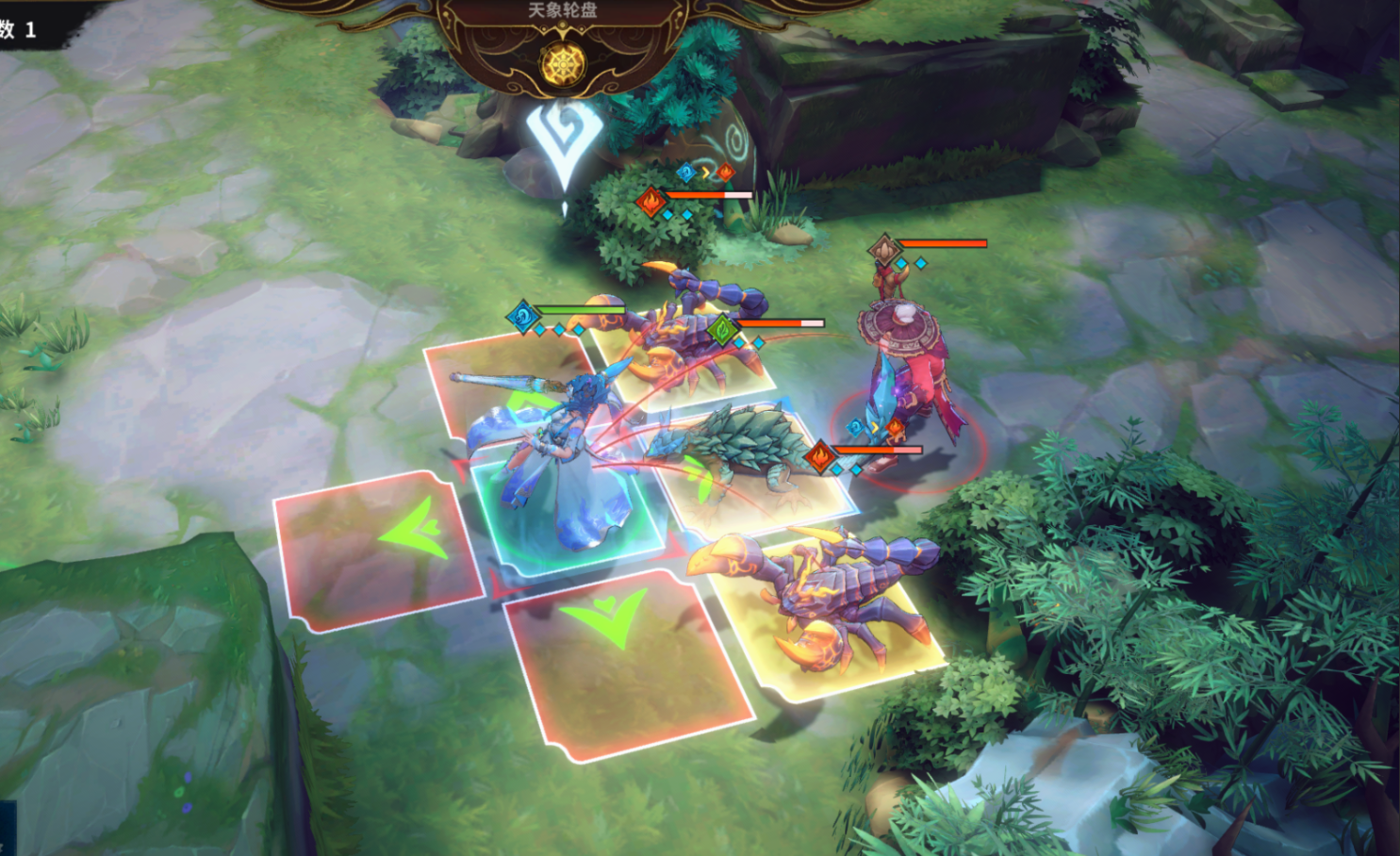Click the brown earth element icon above the drummer
1400x856 pixels.
pyautogui.click(x=883, y=248)
